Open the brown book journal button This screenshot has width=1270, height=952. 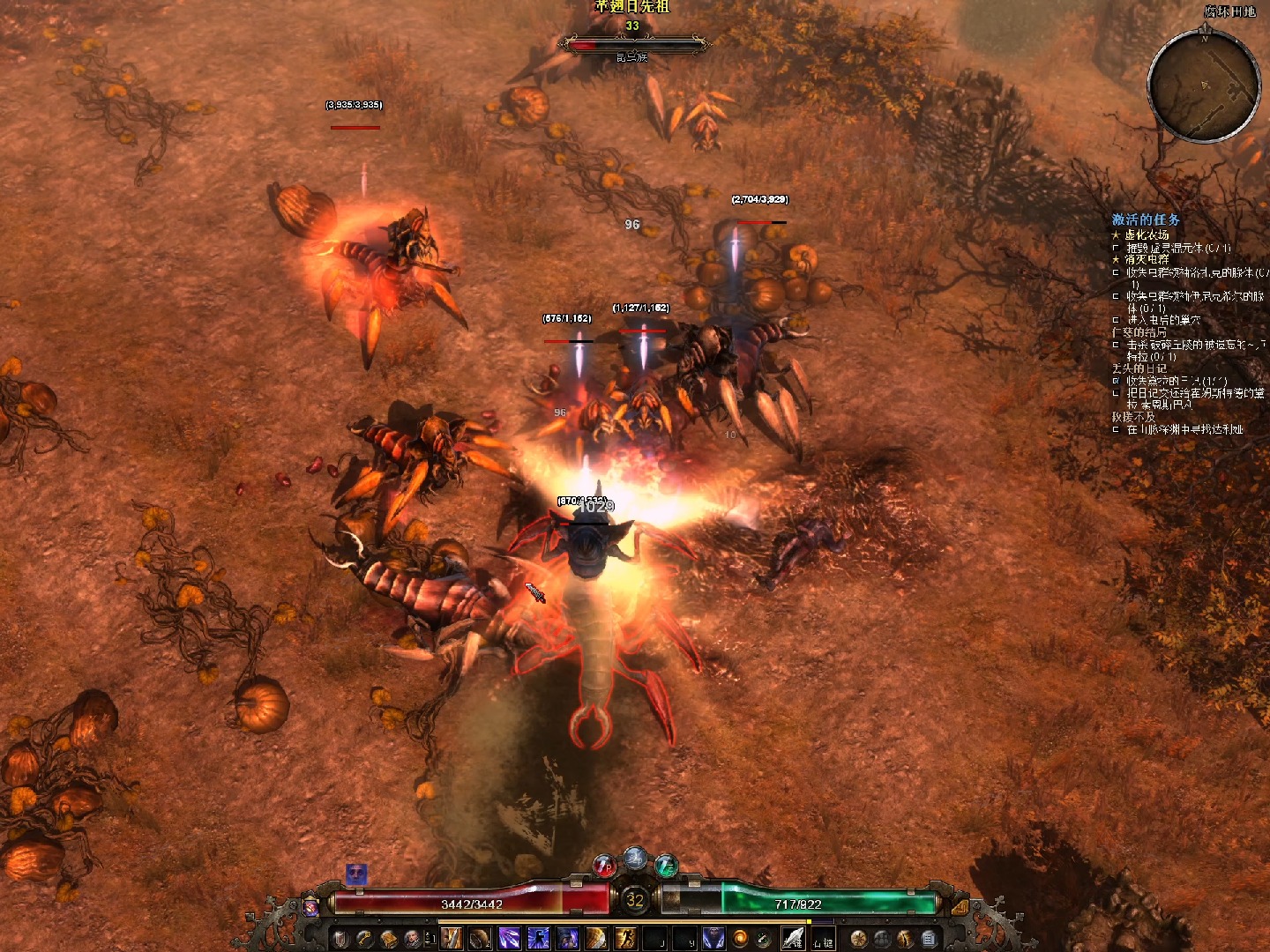388,938
